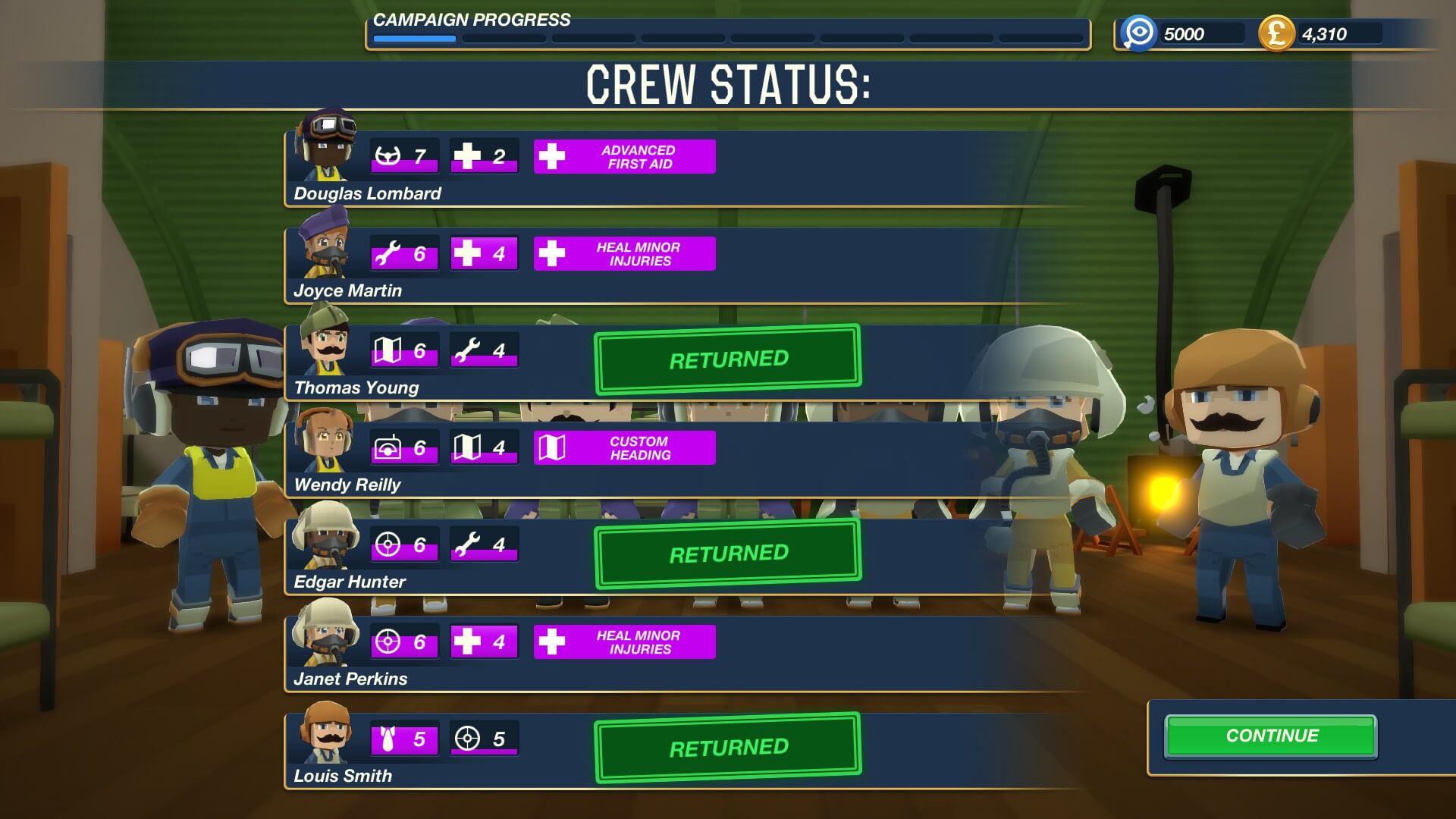Screen dimensions: 1456x819
Task: Select Edgar Hunter's crew portrait
Action: (x=327, y=537)
